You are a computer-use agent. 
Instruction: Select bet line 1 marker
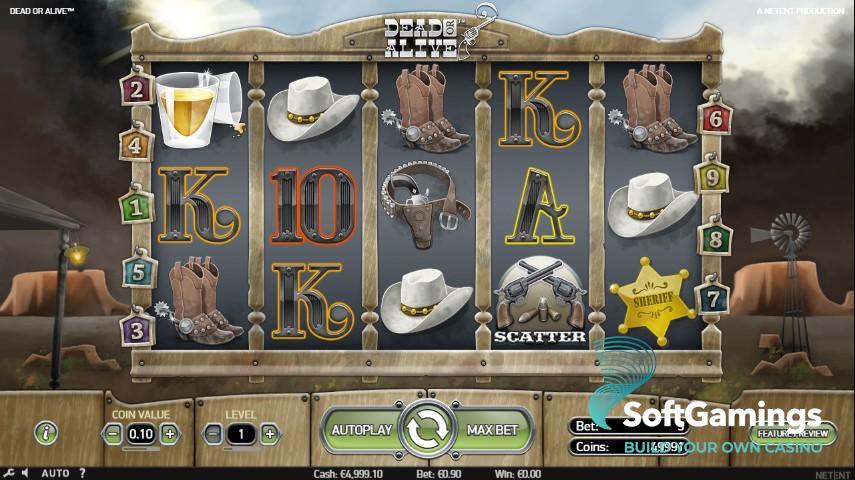tap(135, 207)
